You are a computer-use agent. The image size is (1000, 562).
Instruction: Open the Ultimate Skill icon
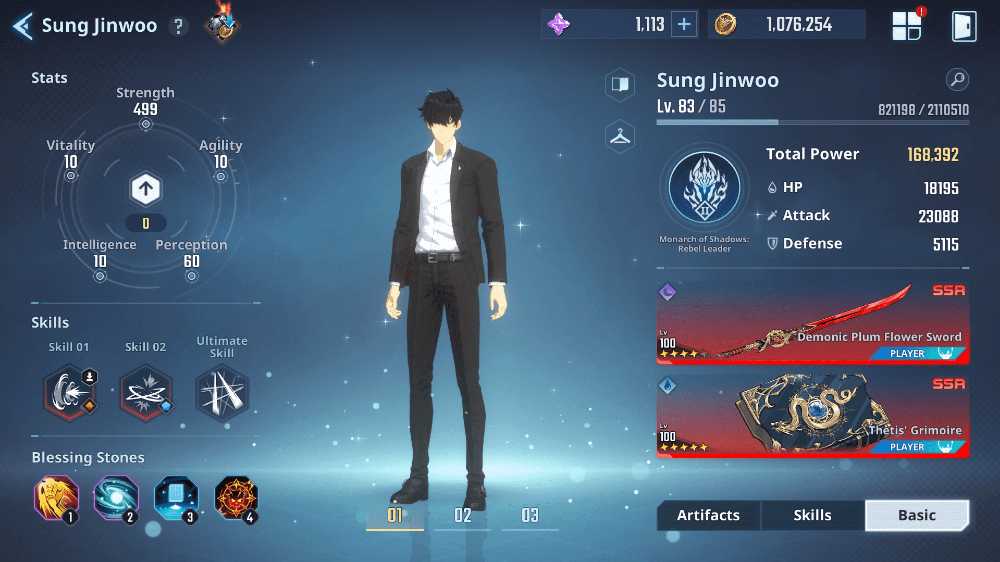point(221,392)
